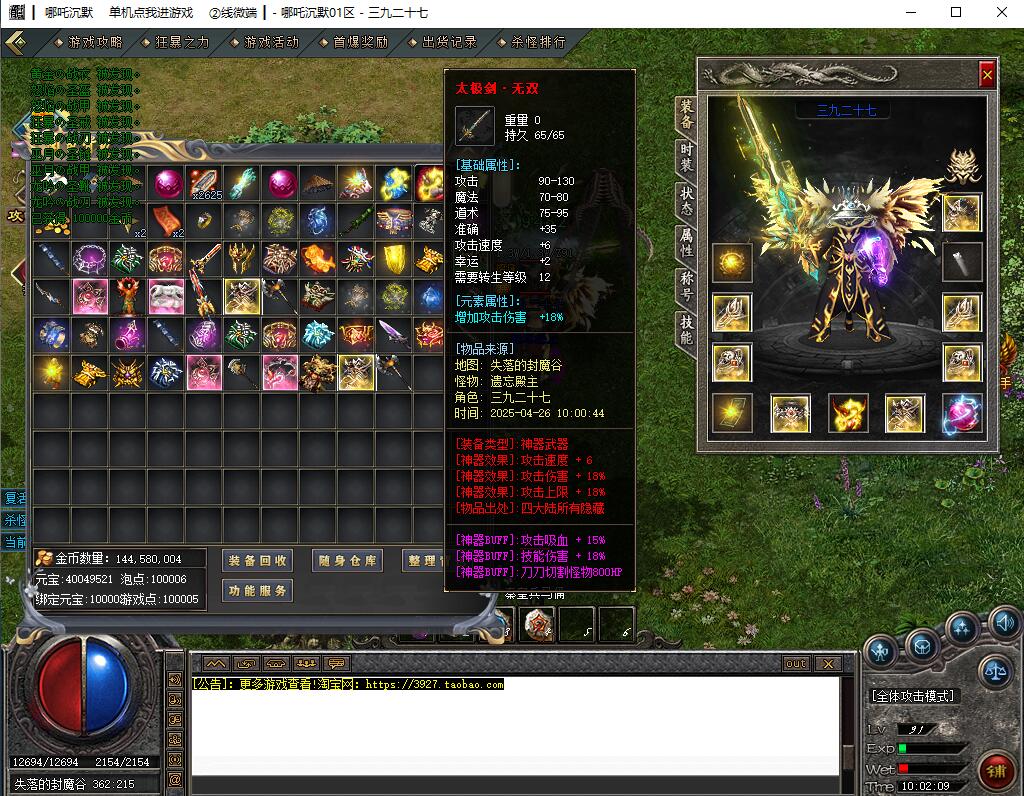Open the 首爆奖励 rewards menu

(354, 42)
